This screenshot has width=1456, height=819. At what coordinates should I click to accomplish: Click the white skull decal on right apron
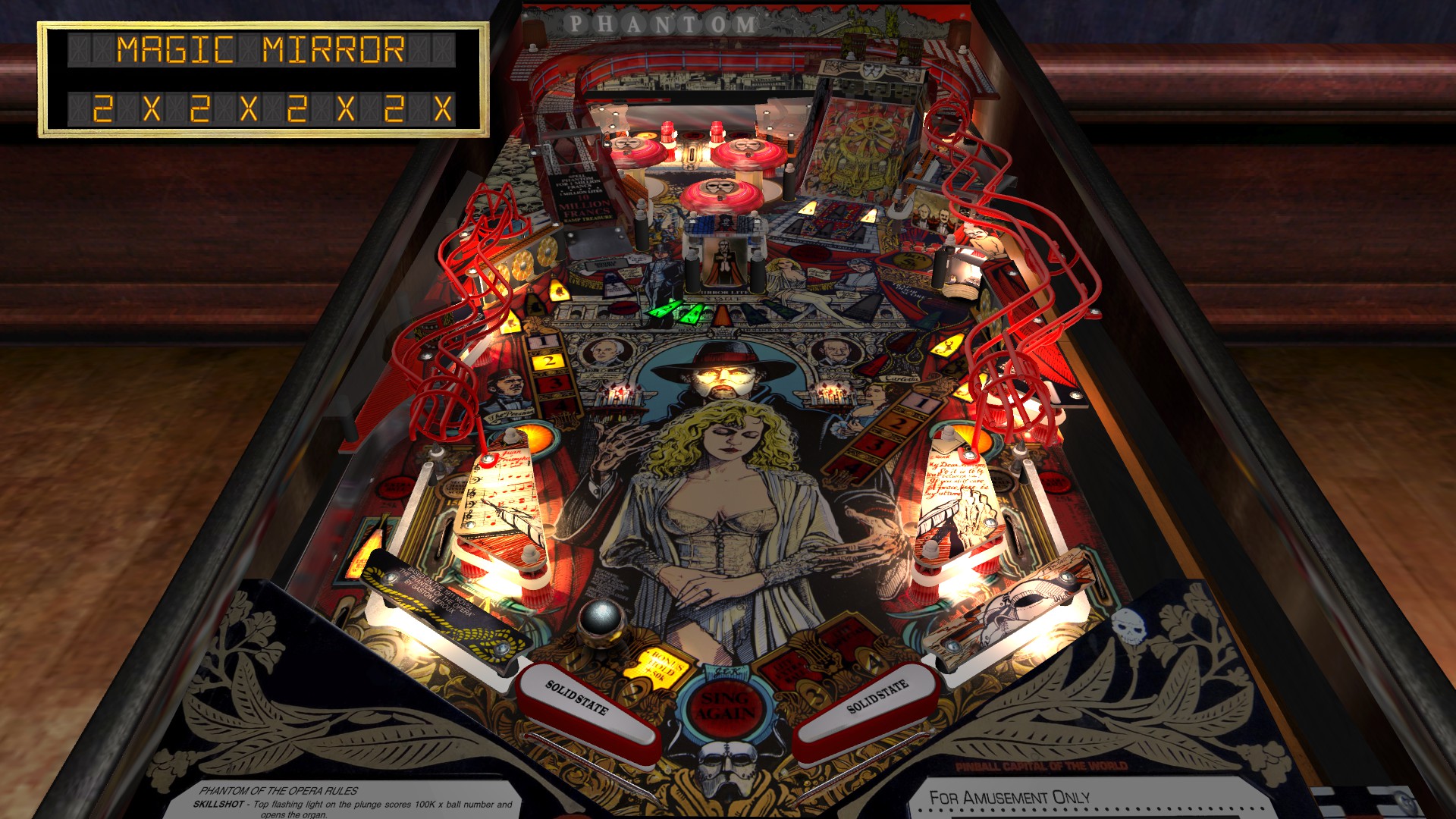(x=1130, y=626)
